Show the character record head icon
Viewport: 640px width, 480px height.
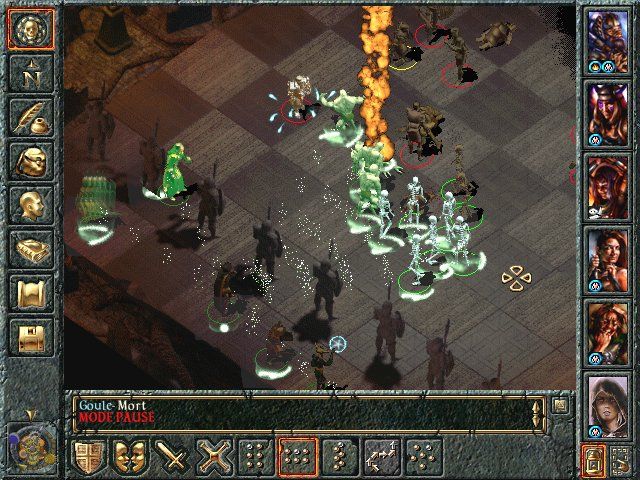pyautogui.click(x=31, y=204)
